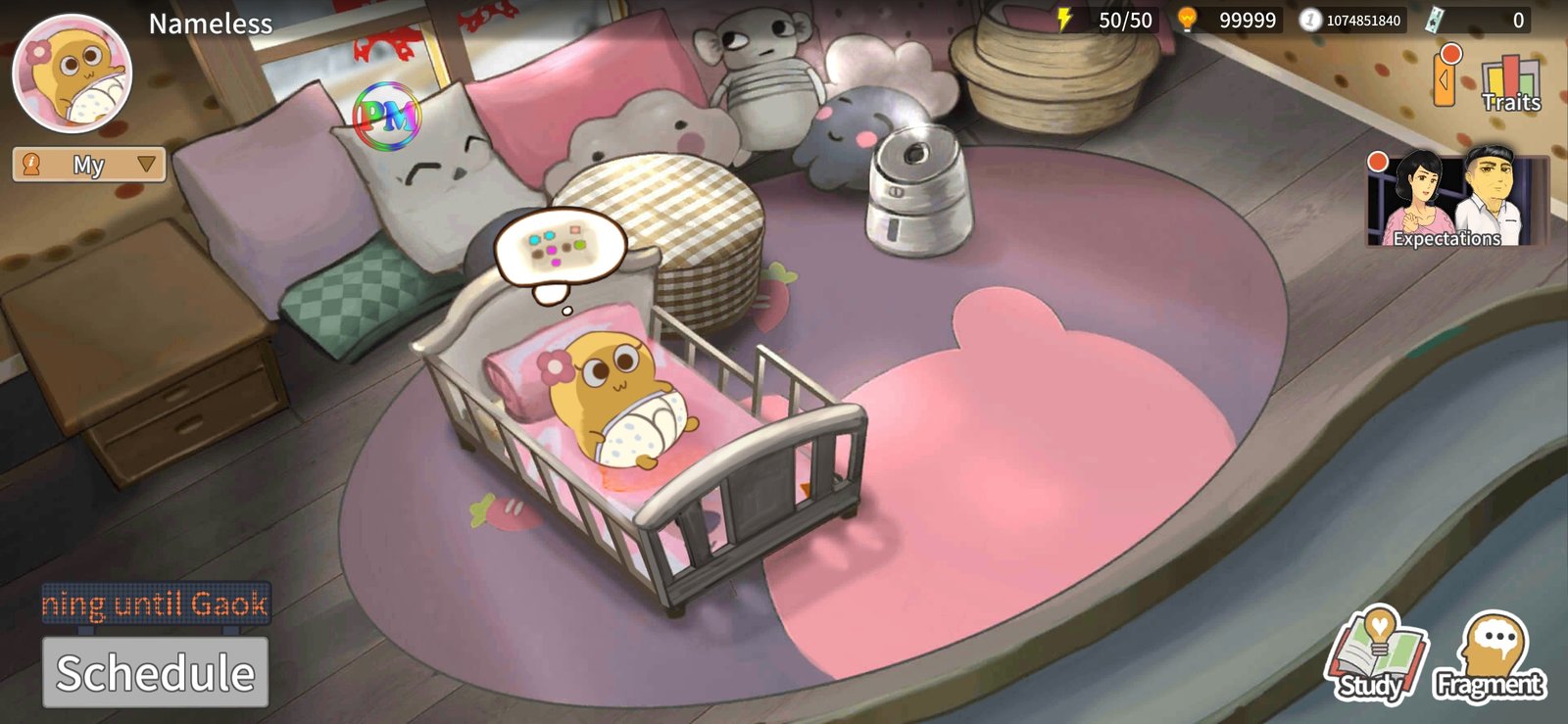Screen dimensions: 1568x724
Task: Open the Schedule menu
Action: click(155, 672)
